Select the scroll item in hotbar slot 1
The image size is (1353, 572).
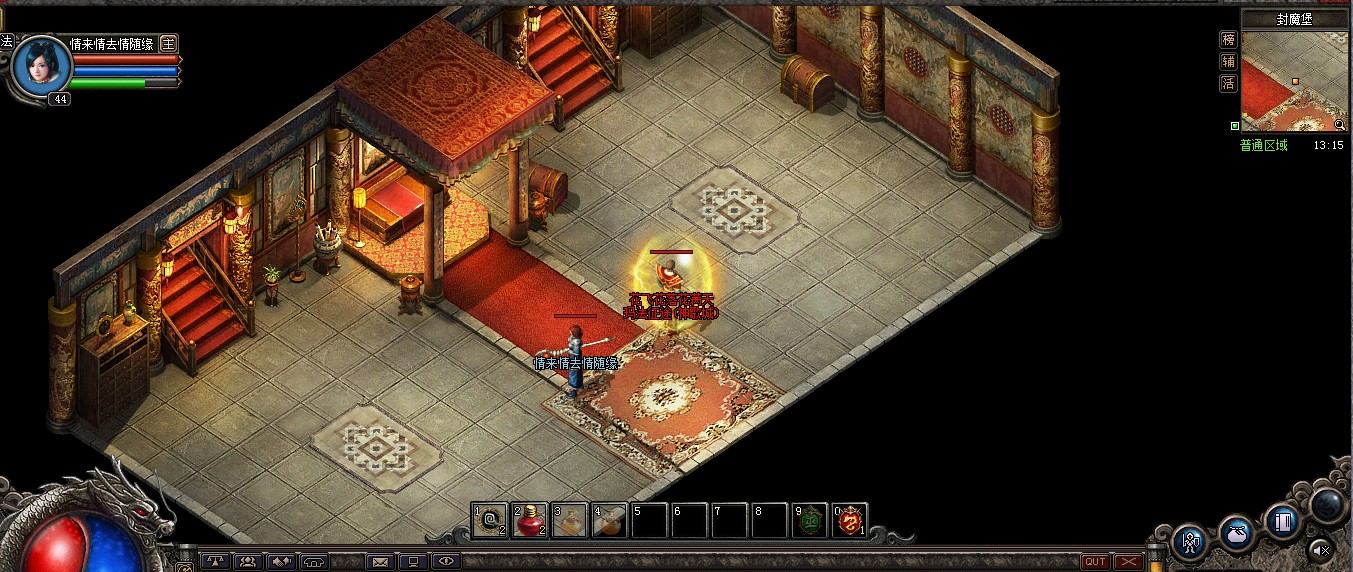click(x=490, y=520)
